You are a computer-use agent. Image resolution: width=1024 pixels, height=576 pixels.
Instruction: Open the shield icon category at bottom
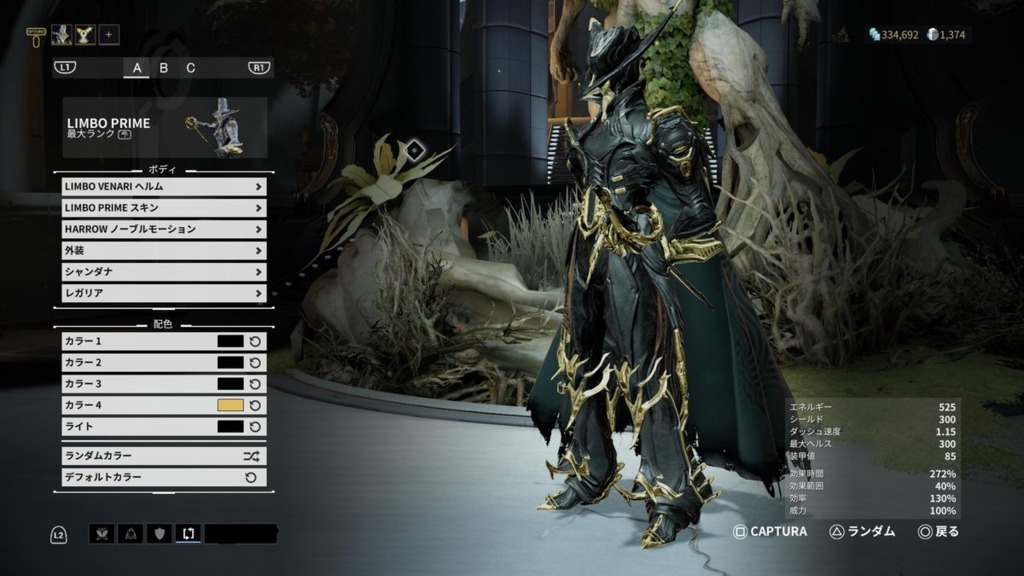coord(159,534)
